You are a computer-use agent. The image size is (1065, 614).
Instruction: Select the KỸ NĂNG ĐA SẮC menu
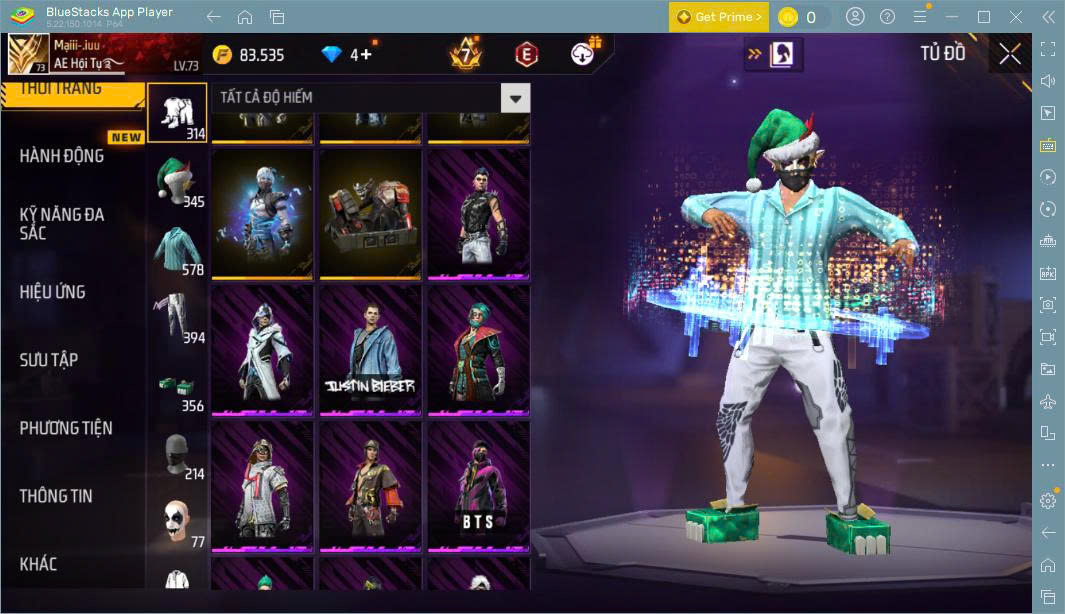pyautogui.click(x=62, y=223)
